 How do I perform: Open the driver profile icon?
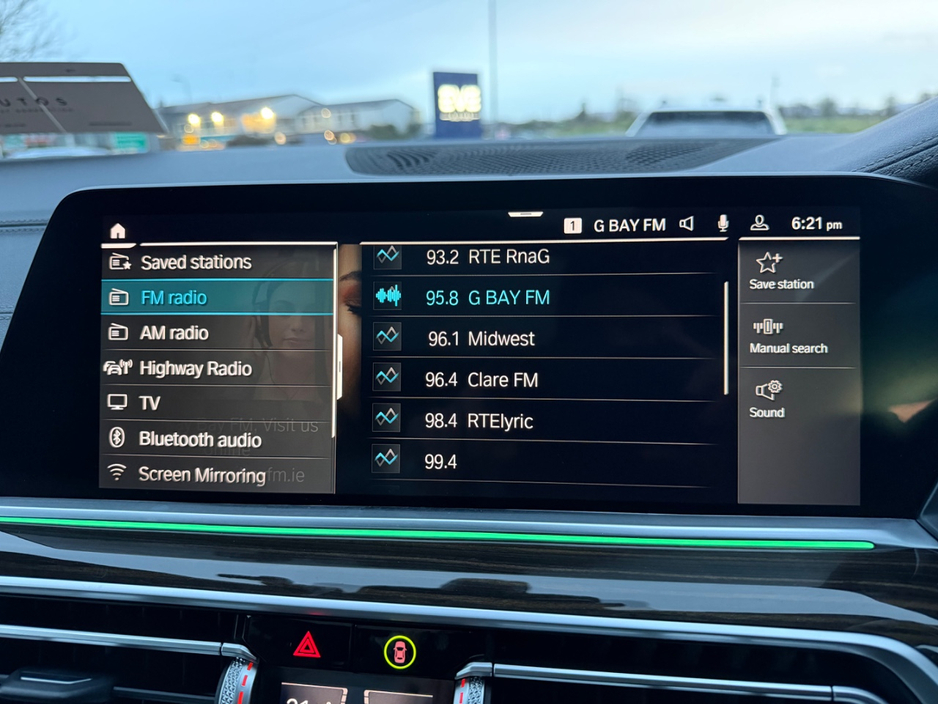[x=760, y=224]
